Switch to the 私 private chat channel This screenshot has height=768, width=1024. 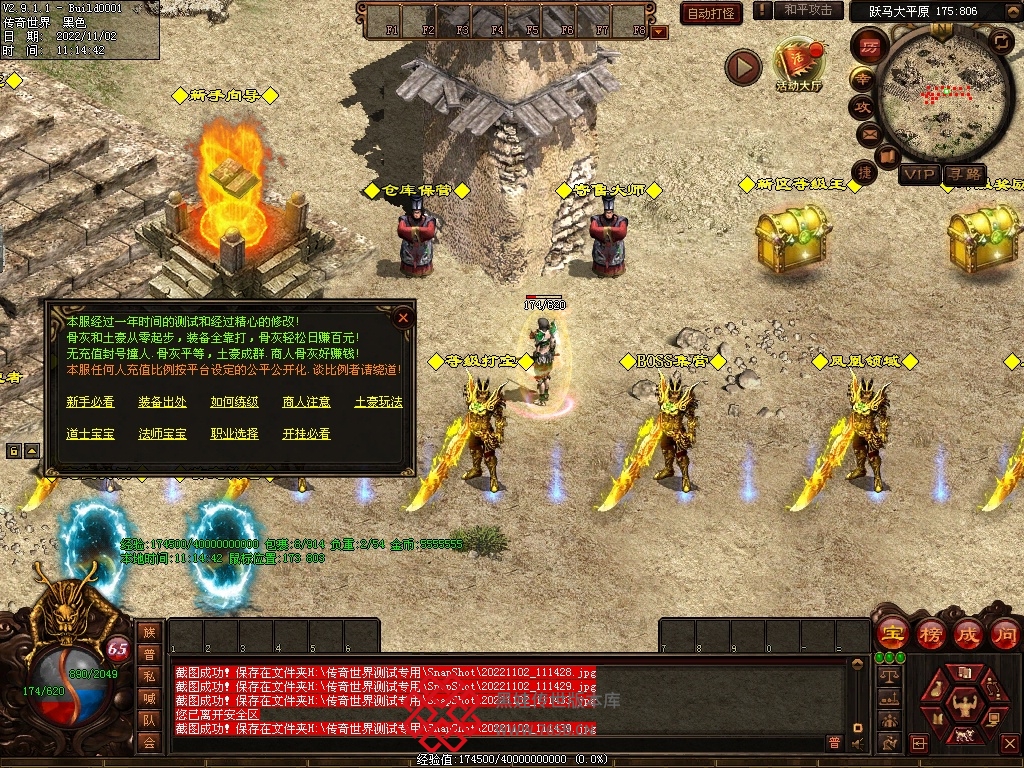pyautogui.click(x=148, y=675)
